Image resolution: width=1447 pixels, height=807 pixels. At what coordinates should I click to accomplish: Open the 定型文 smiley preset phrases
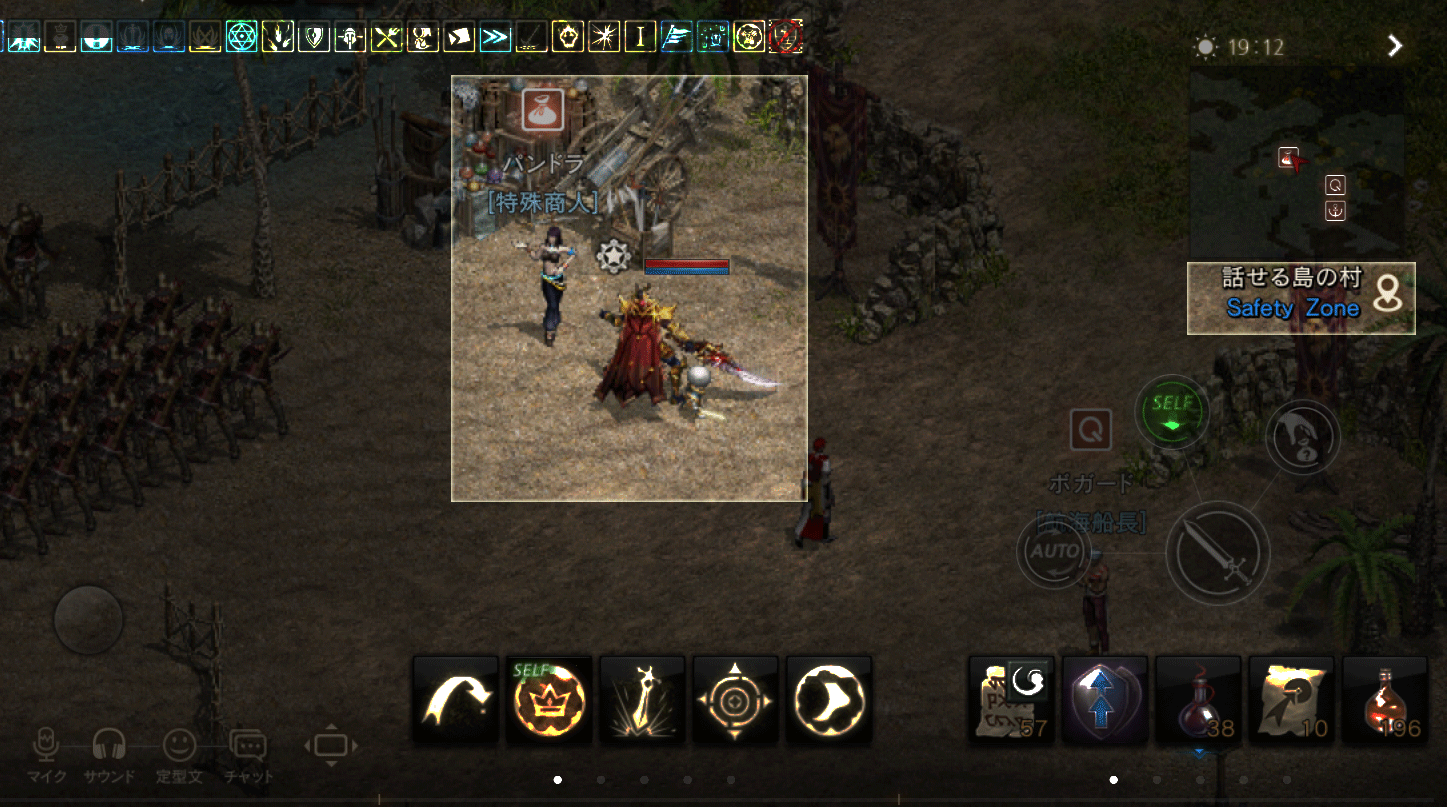click(179, 751)
